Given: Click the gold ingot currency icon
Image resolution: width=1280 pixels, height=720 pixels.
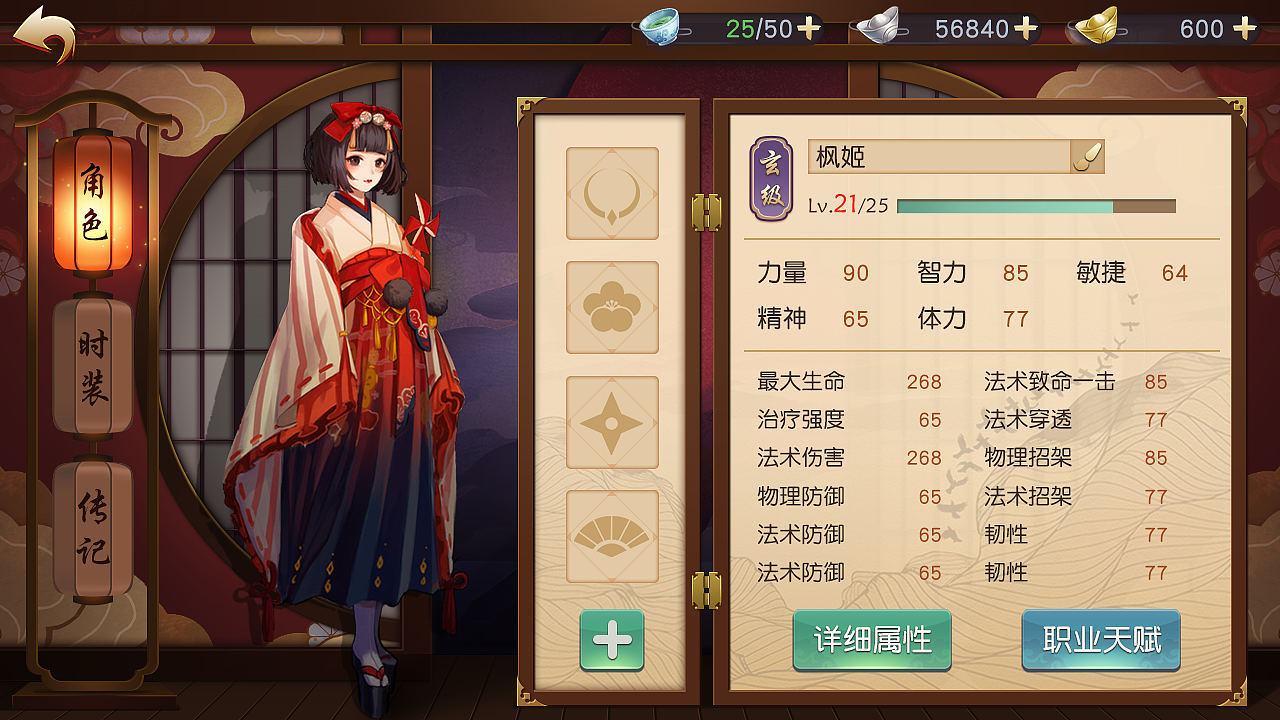Looking at the screenshot, I should point(1097,28).
